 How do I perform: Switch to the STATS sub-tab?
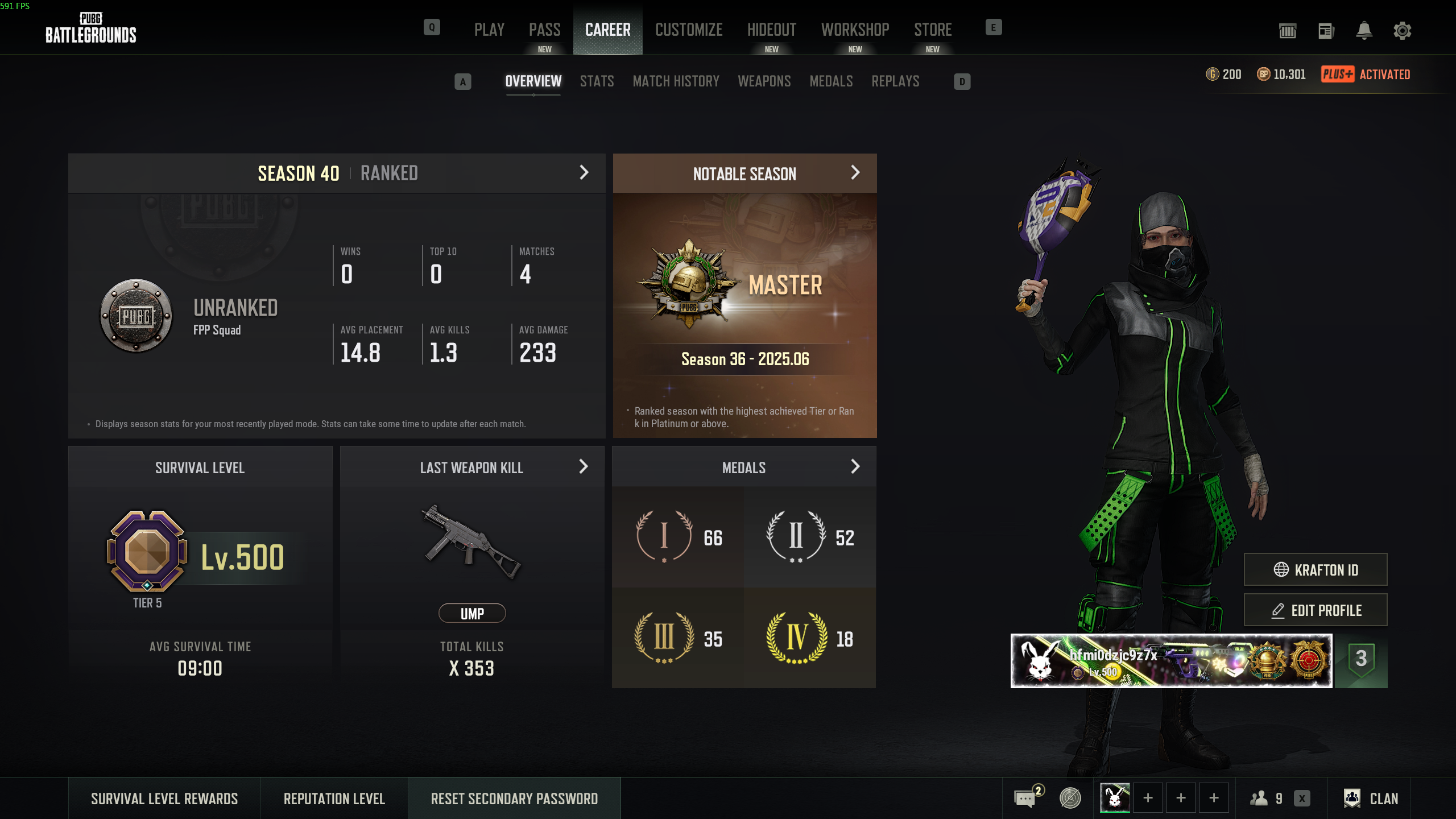597,81
